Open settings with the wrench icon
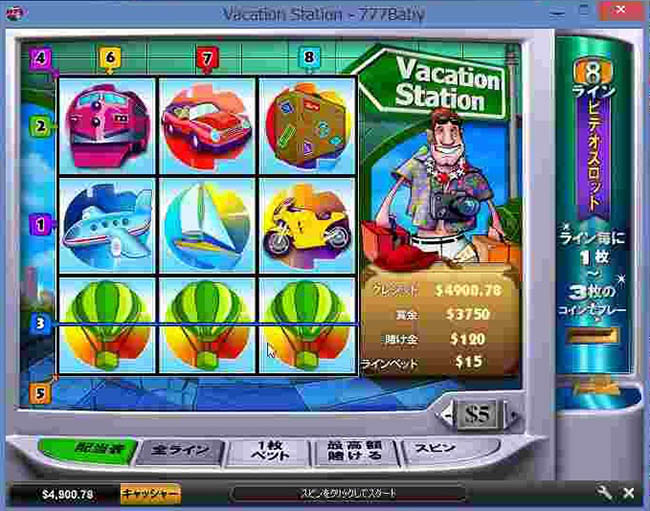650x511 pixels. [604, 494]
